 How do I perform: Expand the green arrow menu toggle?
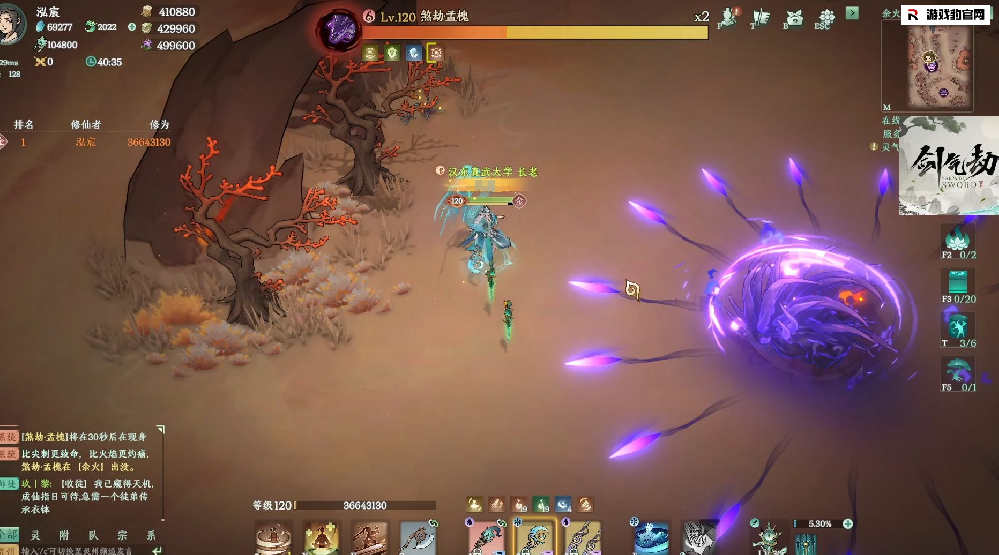[x=852, y=13]
